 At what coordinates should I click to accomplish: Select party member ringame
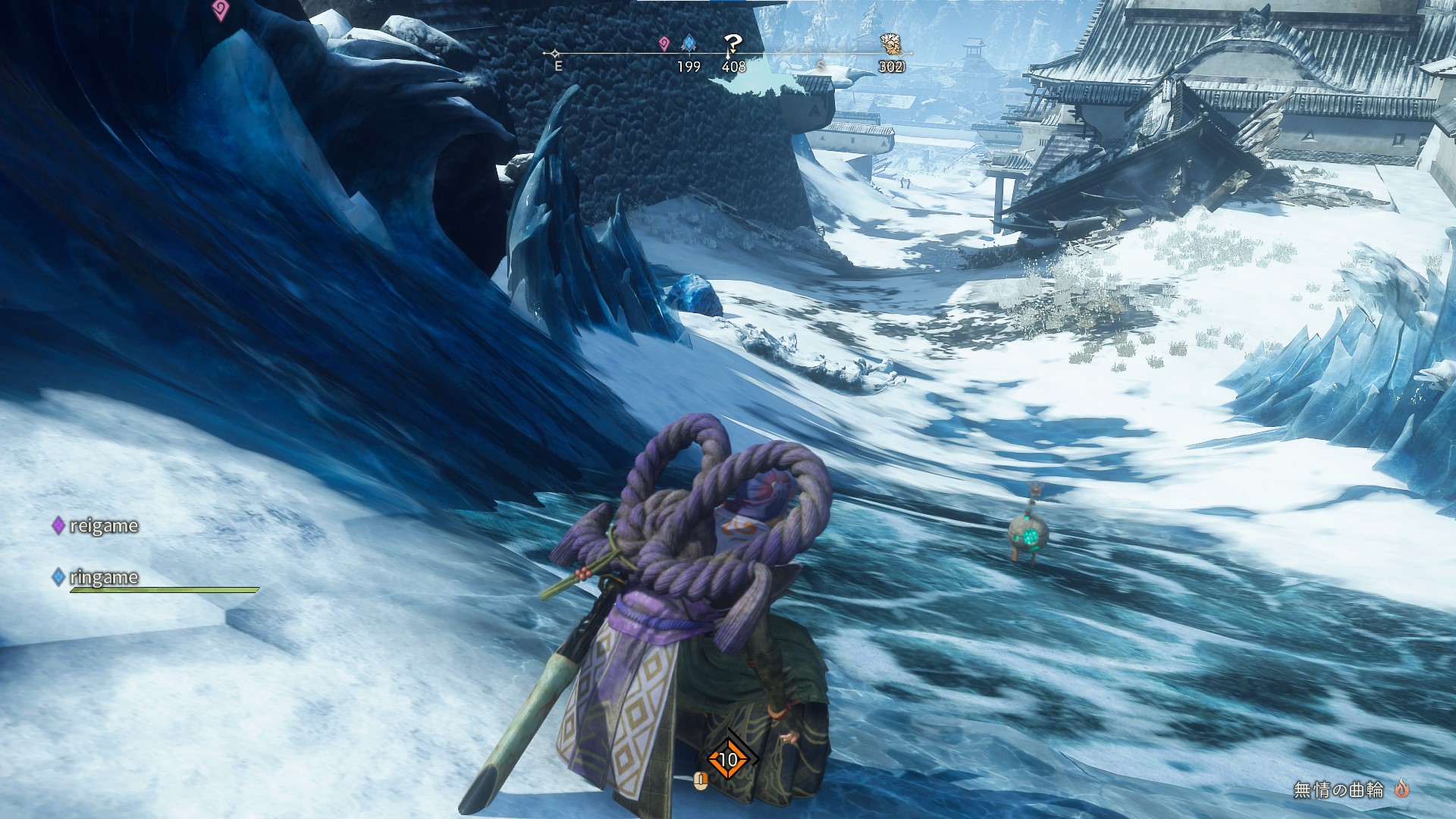103,577
